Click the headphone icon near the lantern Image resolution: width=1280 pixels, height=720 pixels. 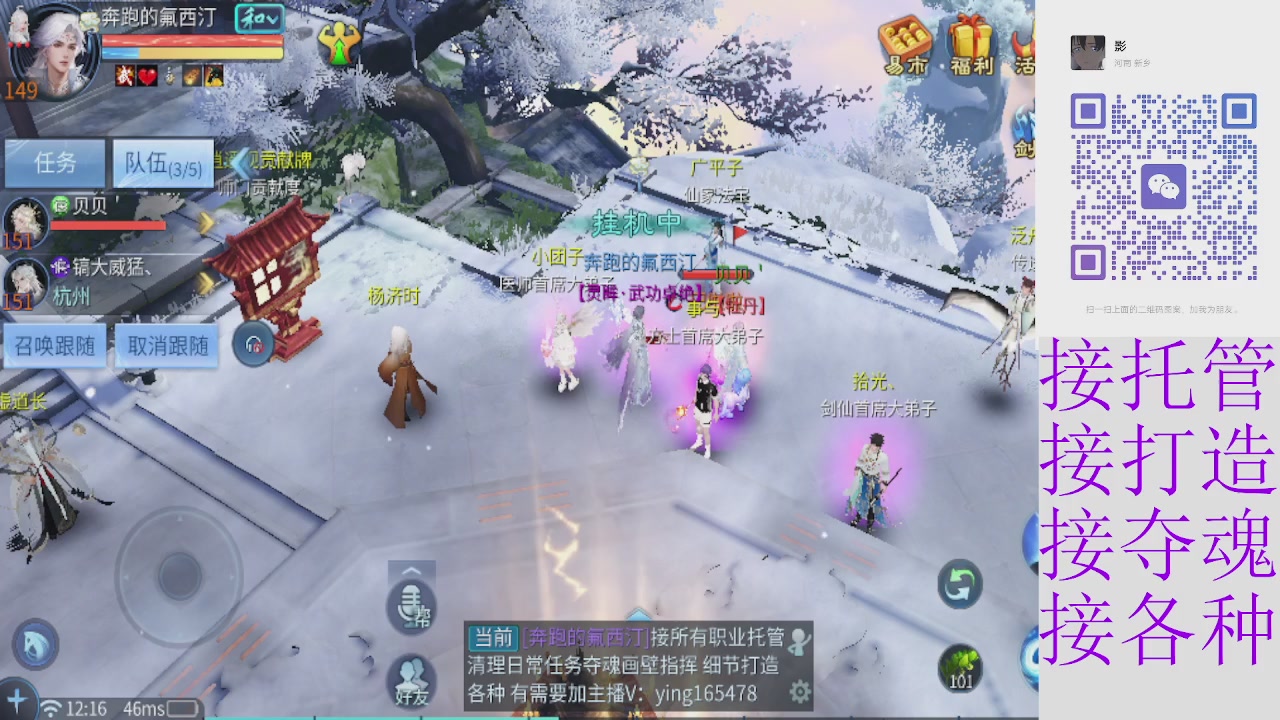254,345
